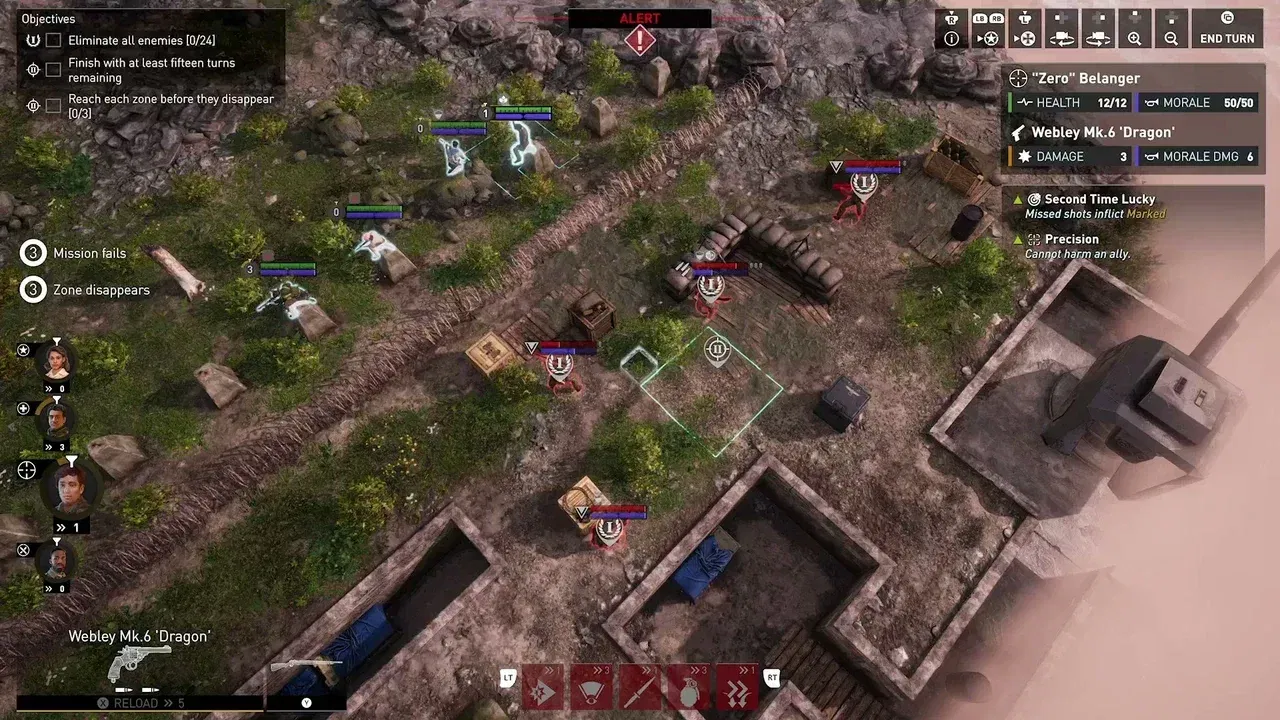The width and height of the screenshot is (1280, 720).
Task: Click the zoom out magnifier icon
Action: pyautogui.click(x=1171, y=39)
